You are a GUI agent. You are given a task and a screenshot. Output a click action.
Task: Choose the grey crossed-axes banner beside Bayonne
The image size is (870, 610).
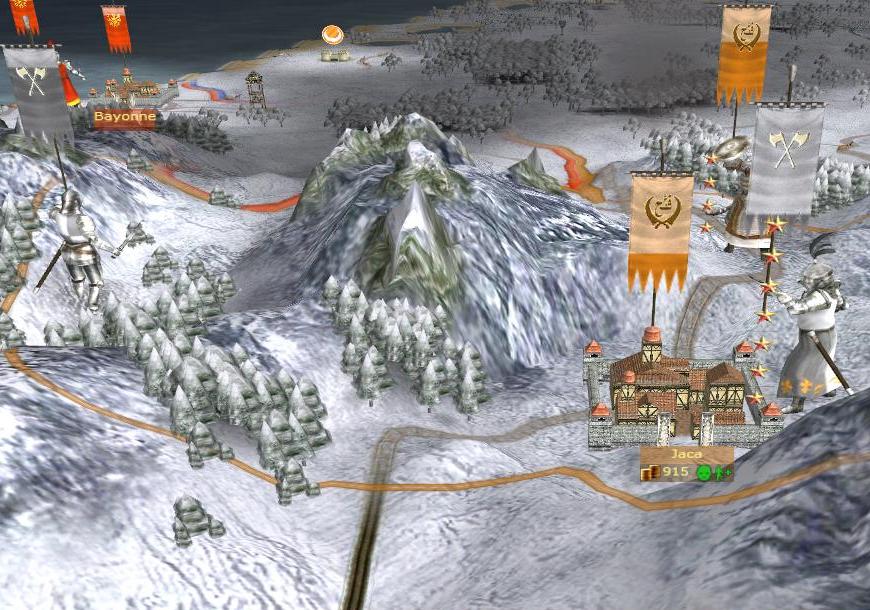tap(36, 90)
